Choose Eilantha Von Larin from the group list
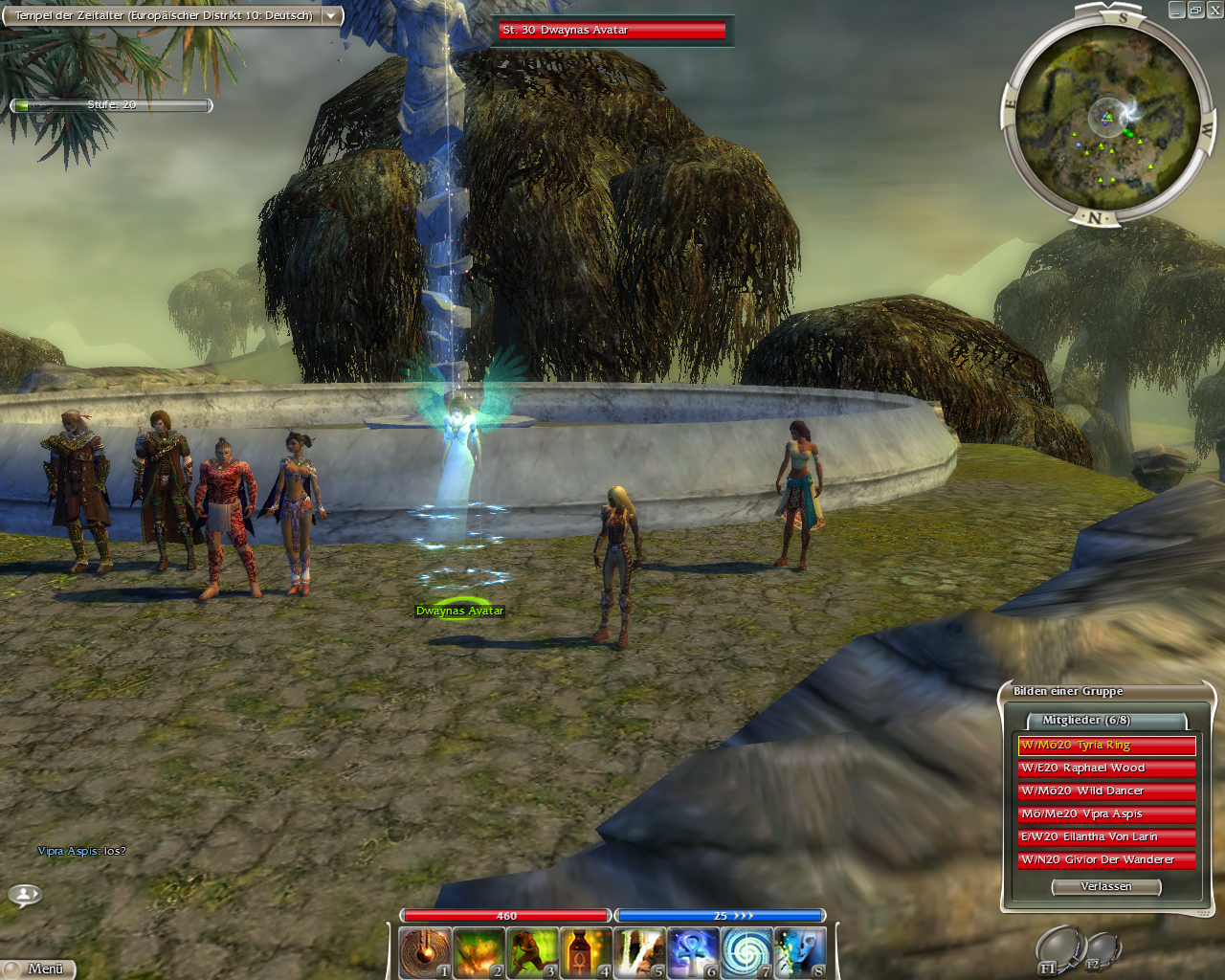The image size is (1225, 980). click(1106, 837)
